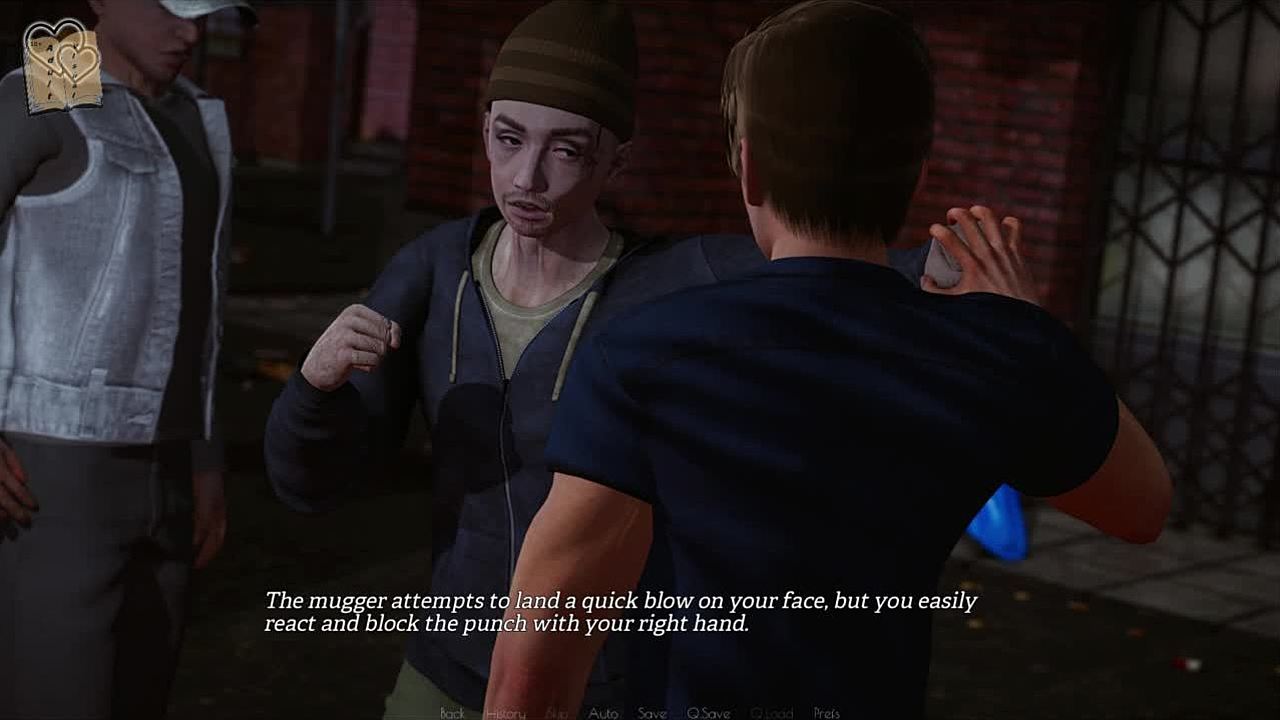Go back one line with Back
Viewport: 1280px width, 720px height.
(x=452, y=713)
